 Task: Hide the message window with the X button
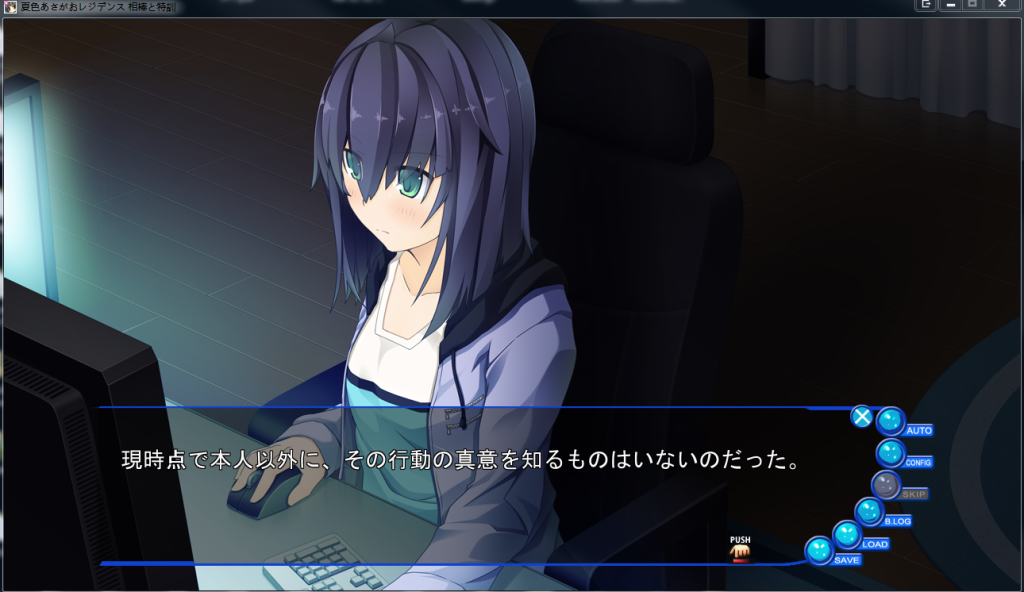click(861, 416)
